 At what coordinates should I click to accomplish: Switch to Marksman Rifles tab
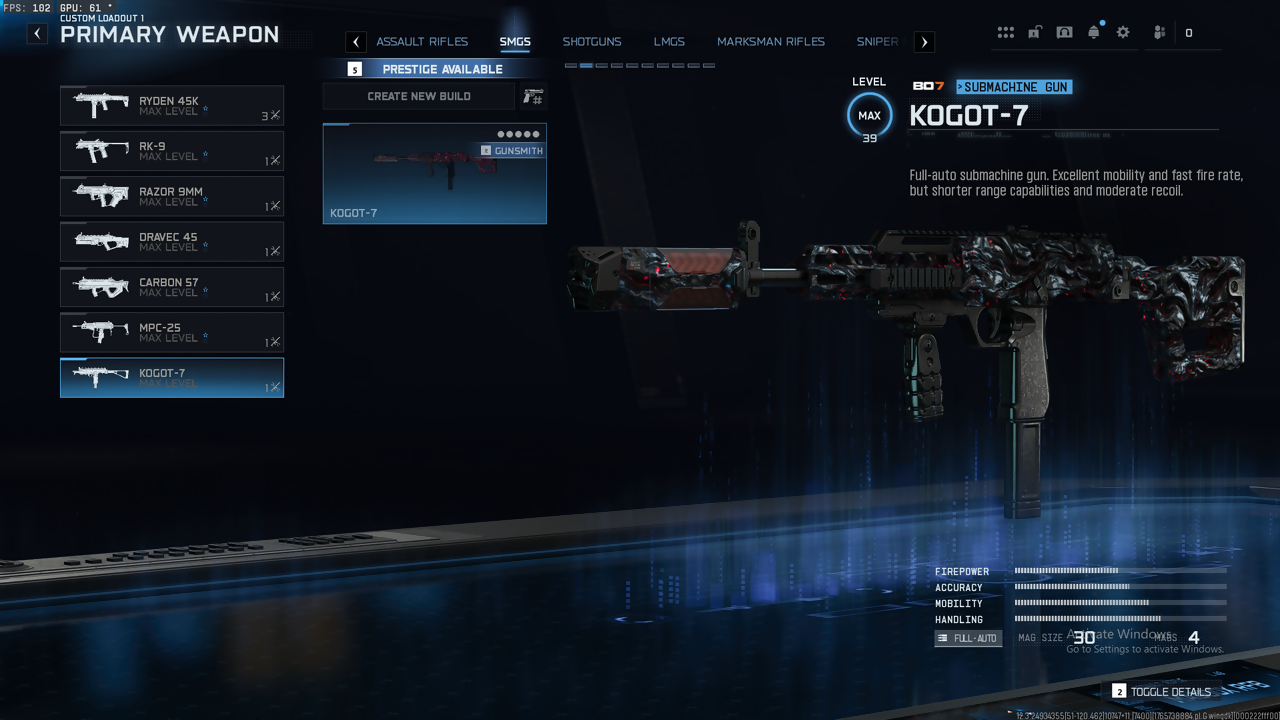[x=771, y=42]
